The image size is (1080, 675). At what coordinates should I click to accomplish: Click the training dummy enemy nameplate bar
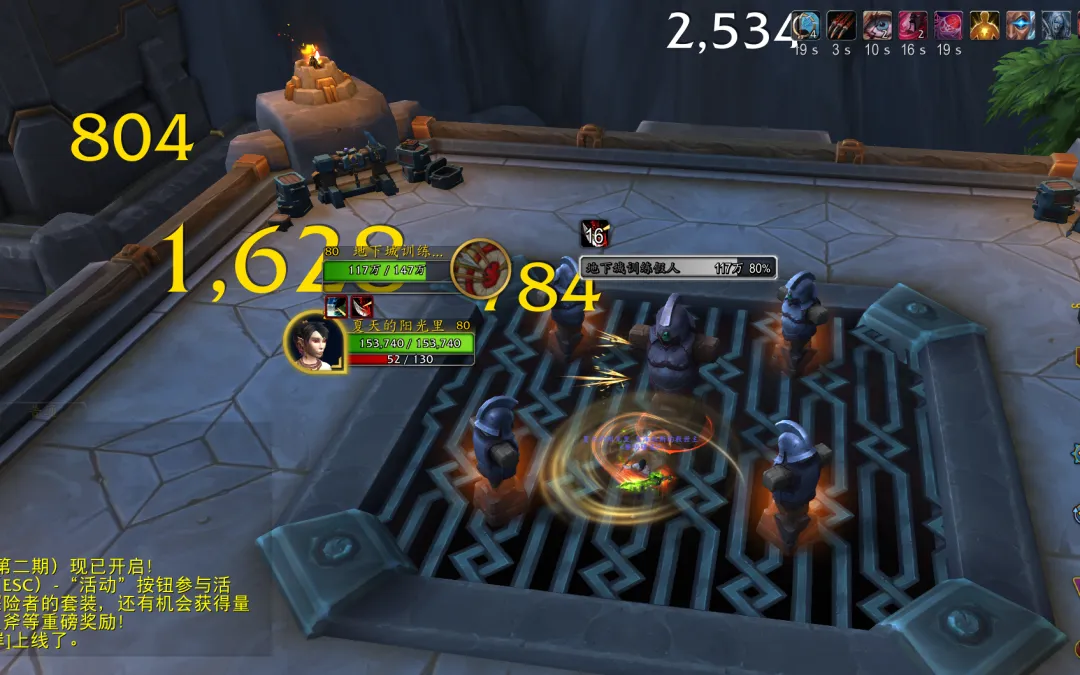click(x=678, y=268)
